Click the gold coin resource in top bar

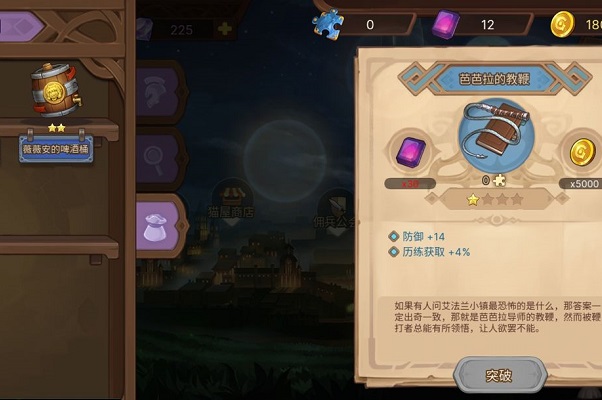[562, 22]
